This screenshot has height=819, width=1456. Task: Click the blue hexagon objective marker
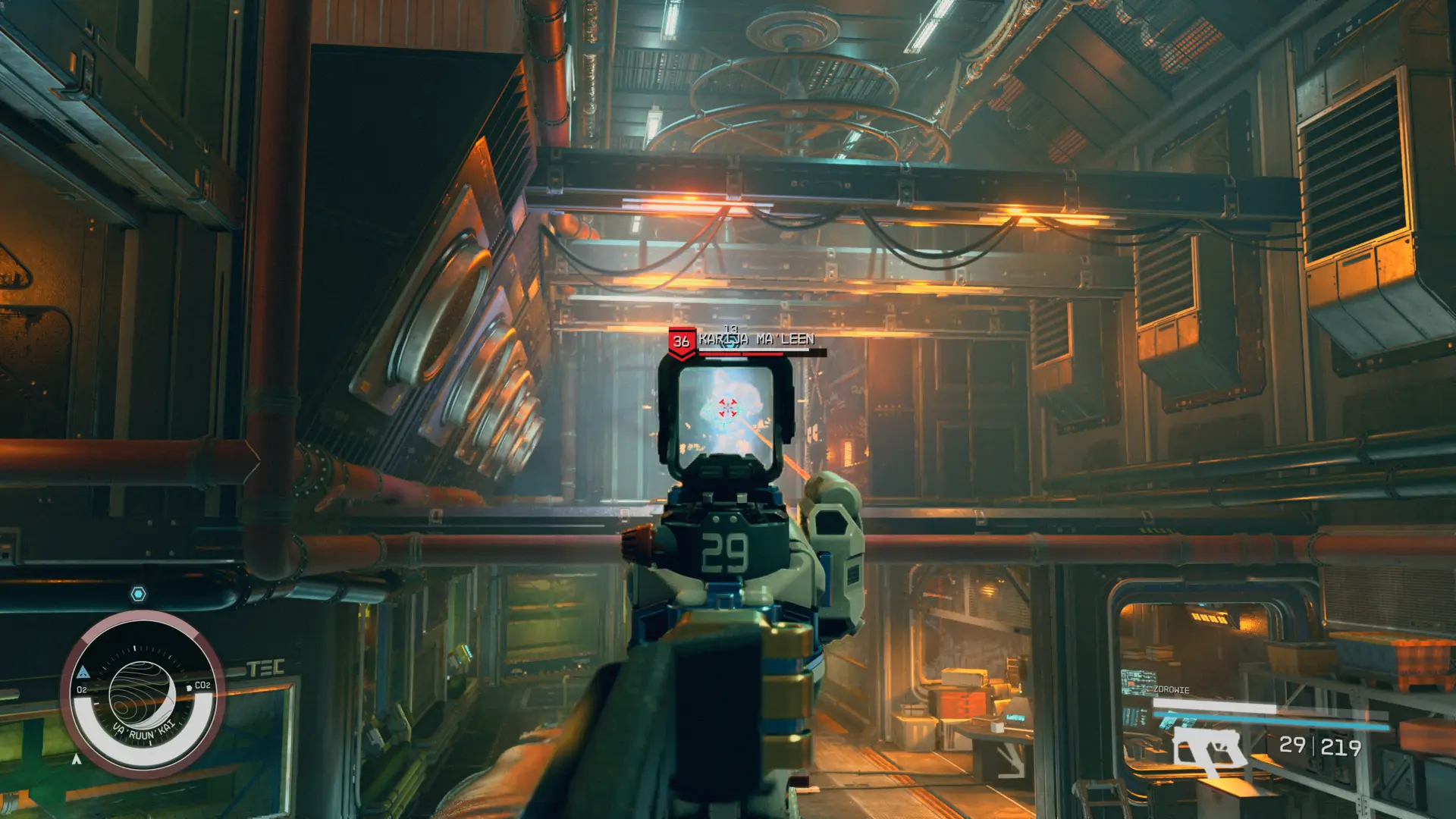pyautogui.click(x=138, y=594)
